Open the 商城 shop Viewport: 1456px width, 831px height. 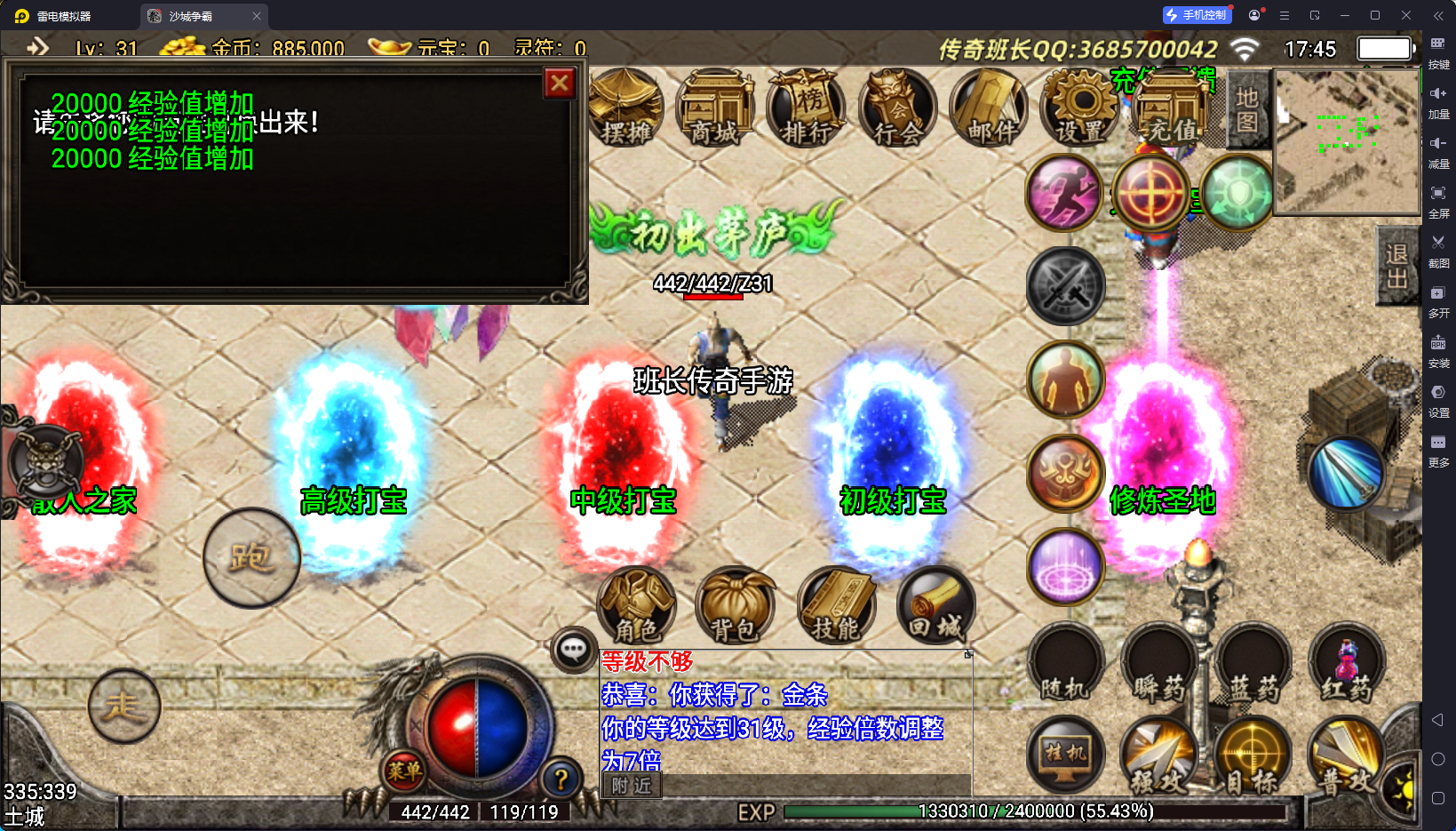point(715,108)
